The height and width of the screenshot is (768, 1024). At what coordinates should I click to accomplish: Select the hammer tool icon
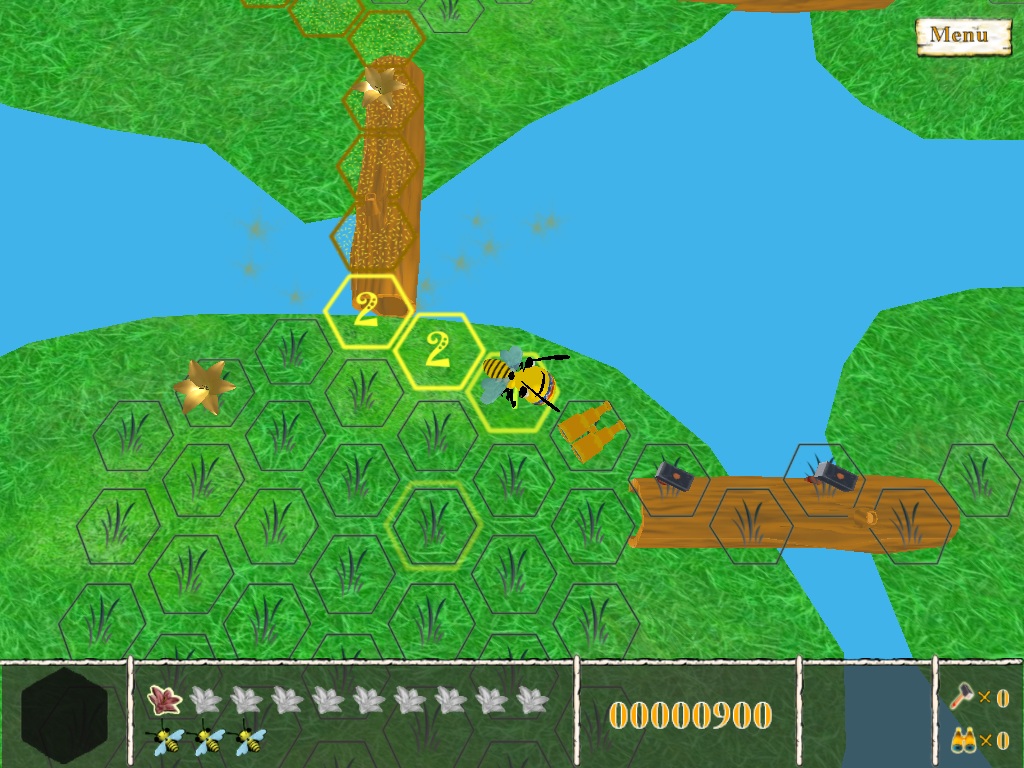point(962,696)
